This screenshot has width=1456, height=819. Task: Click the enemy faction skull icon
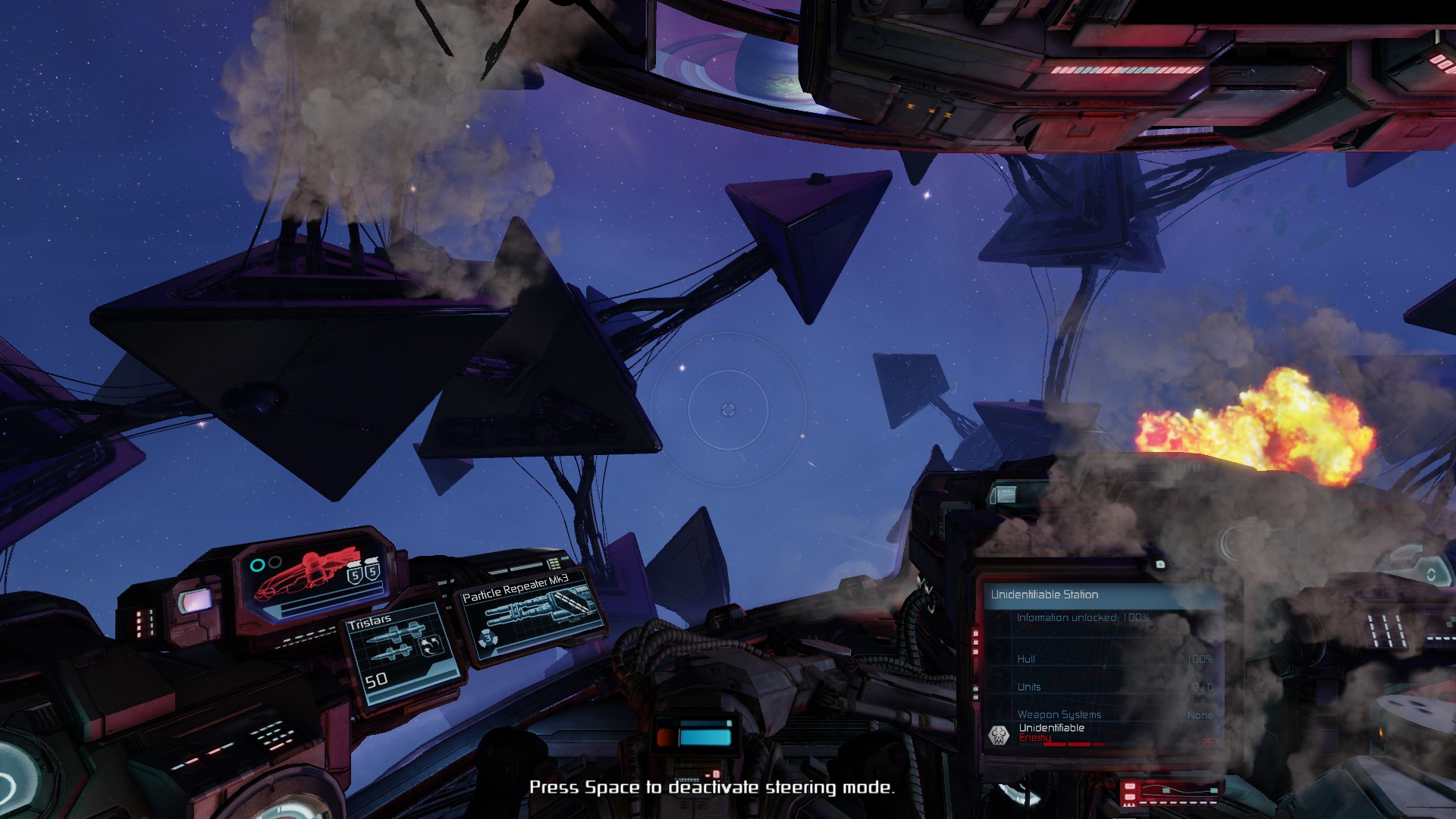click(x=999, y=734)
